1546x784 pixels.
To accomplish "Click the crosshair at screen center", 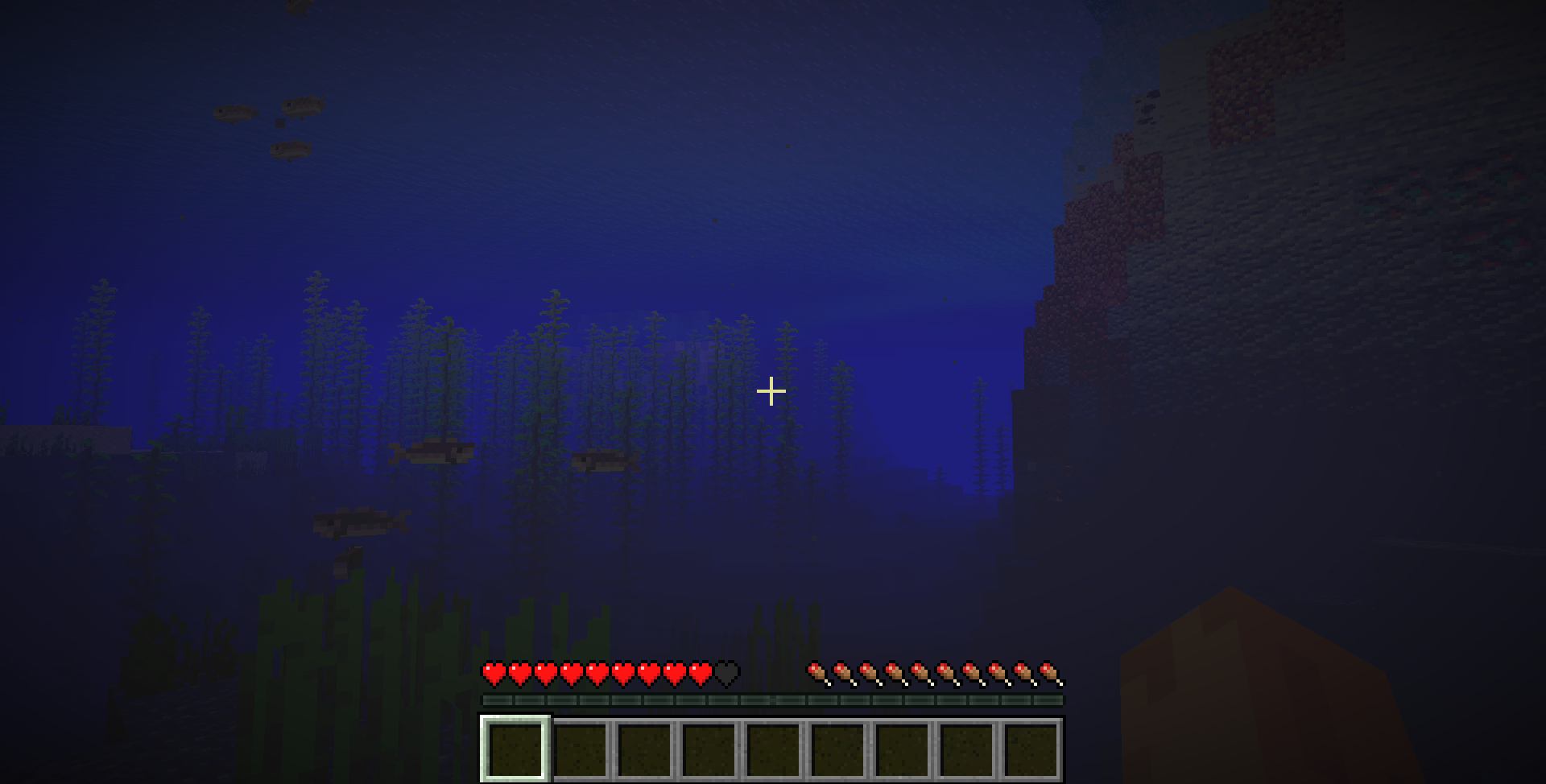I will pyautogui.click(x=772, y=390).
